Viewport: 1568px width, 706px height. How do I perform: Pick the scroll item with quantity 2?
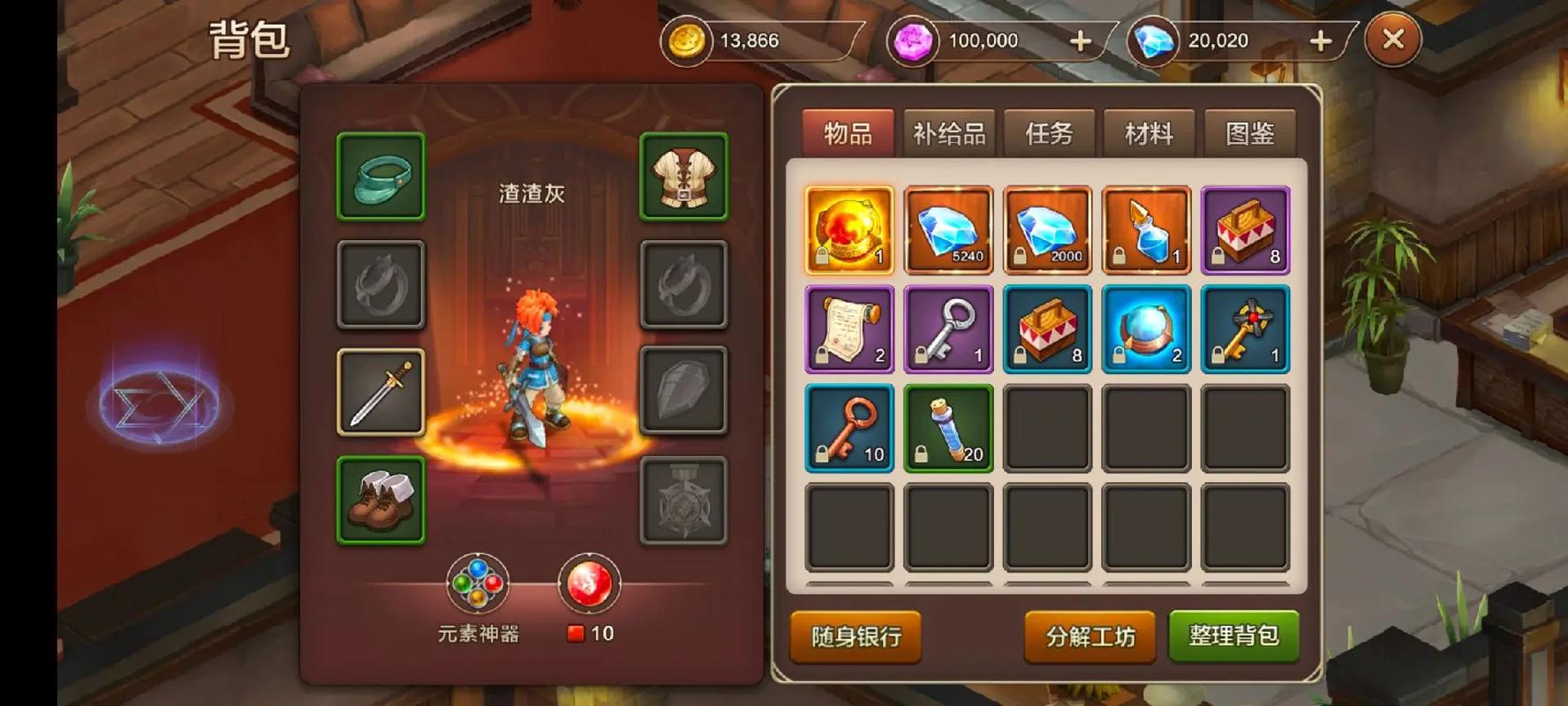[849, 328]
